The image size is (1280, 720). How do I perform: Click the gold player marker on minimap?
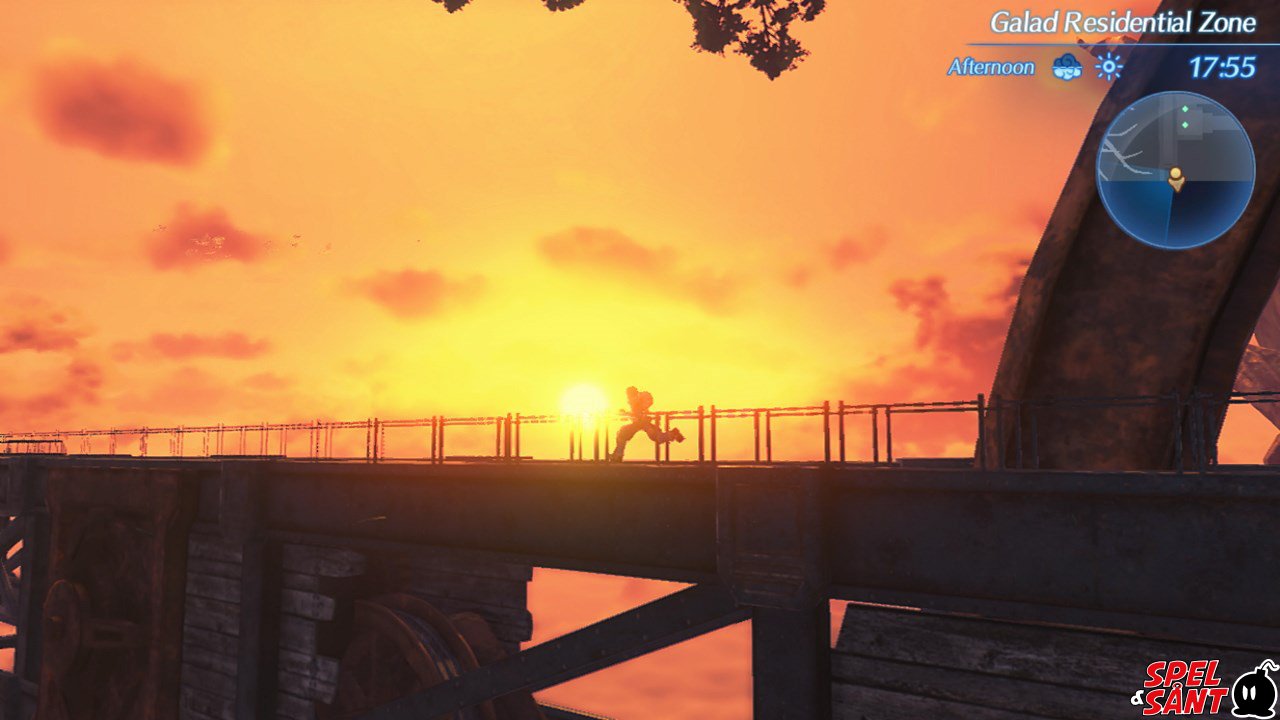pos(1176,179)
